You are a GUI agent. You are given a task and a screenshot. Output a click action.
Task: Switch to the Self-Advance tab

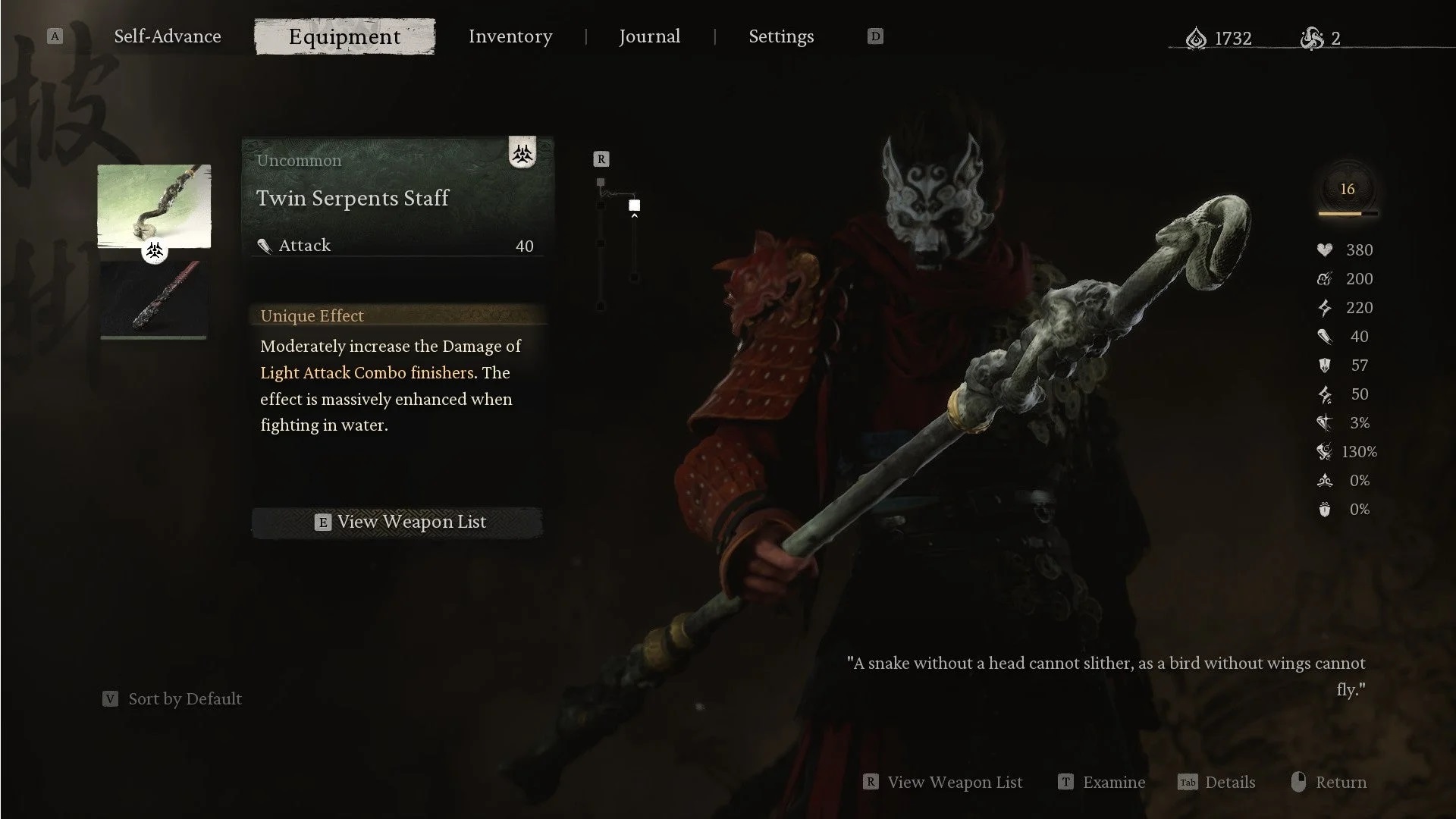coord(167,36)
